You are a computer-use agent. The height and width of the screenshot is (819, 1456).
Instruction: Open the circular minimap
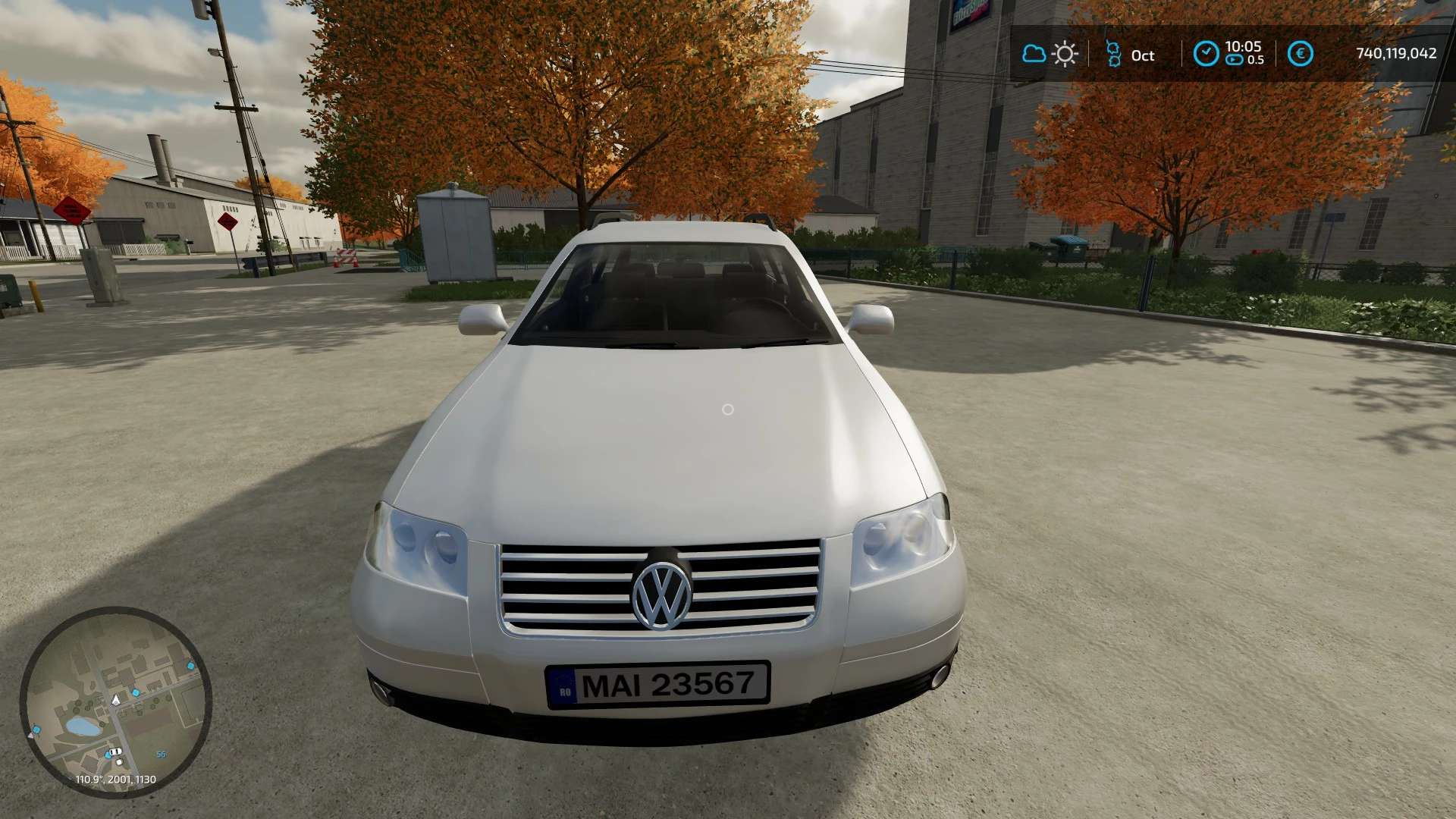click(115, 701)
